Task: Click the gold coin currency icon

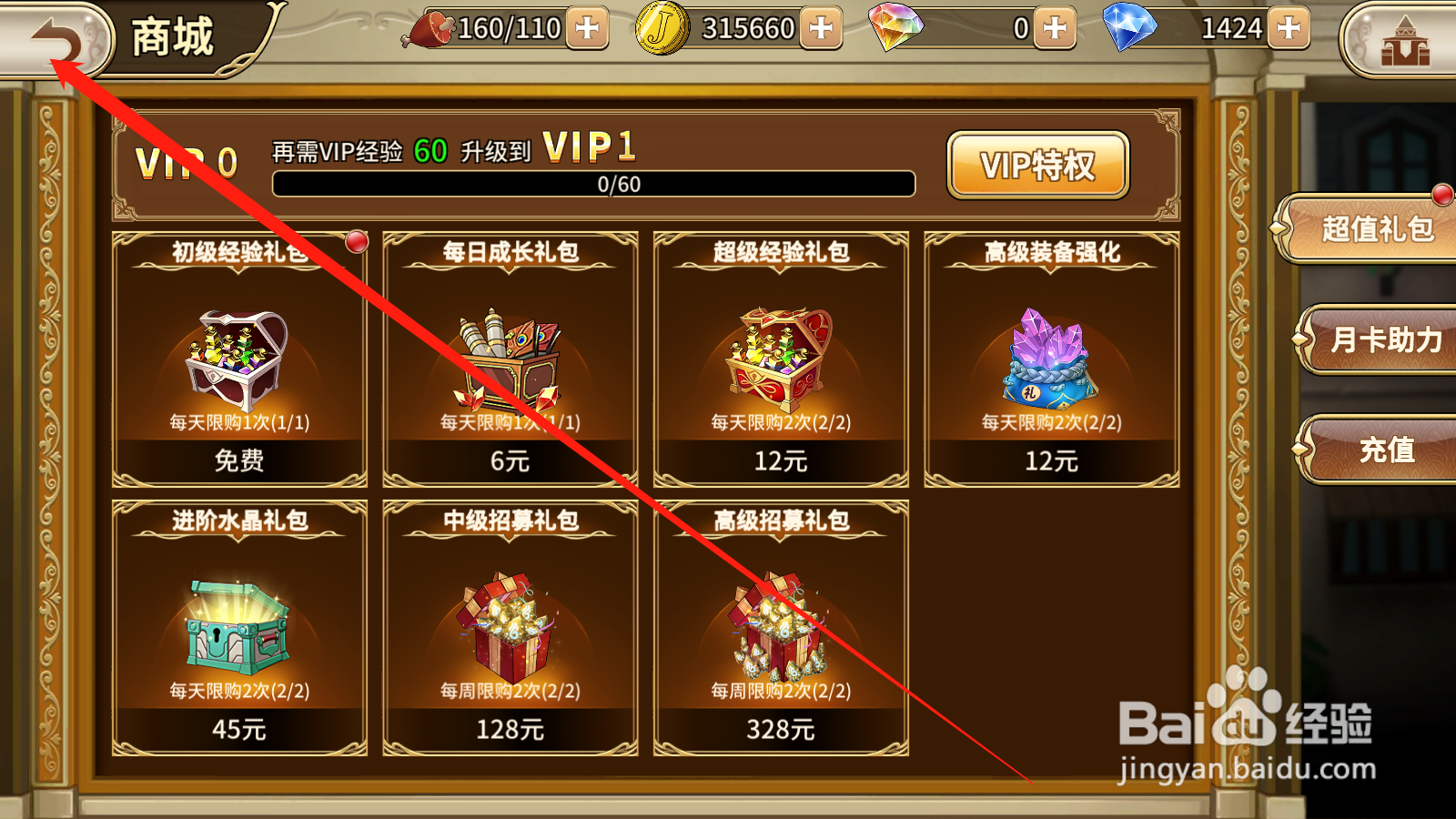Action: [662, 28]
